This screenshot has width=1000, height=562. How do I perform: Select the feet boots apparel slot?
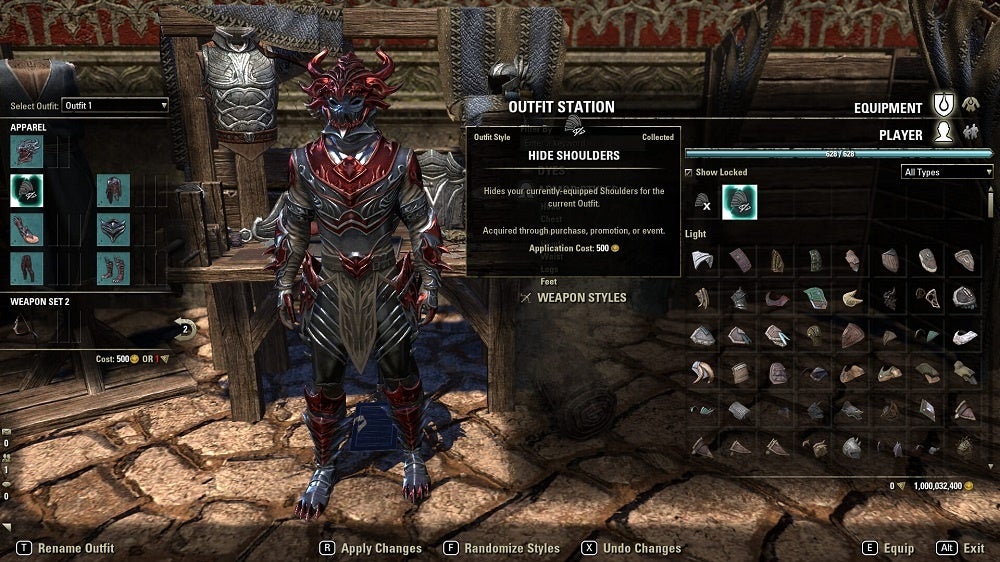(x=113, y=268)
